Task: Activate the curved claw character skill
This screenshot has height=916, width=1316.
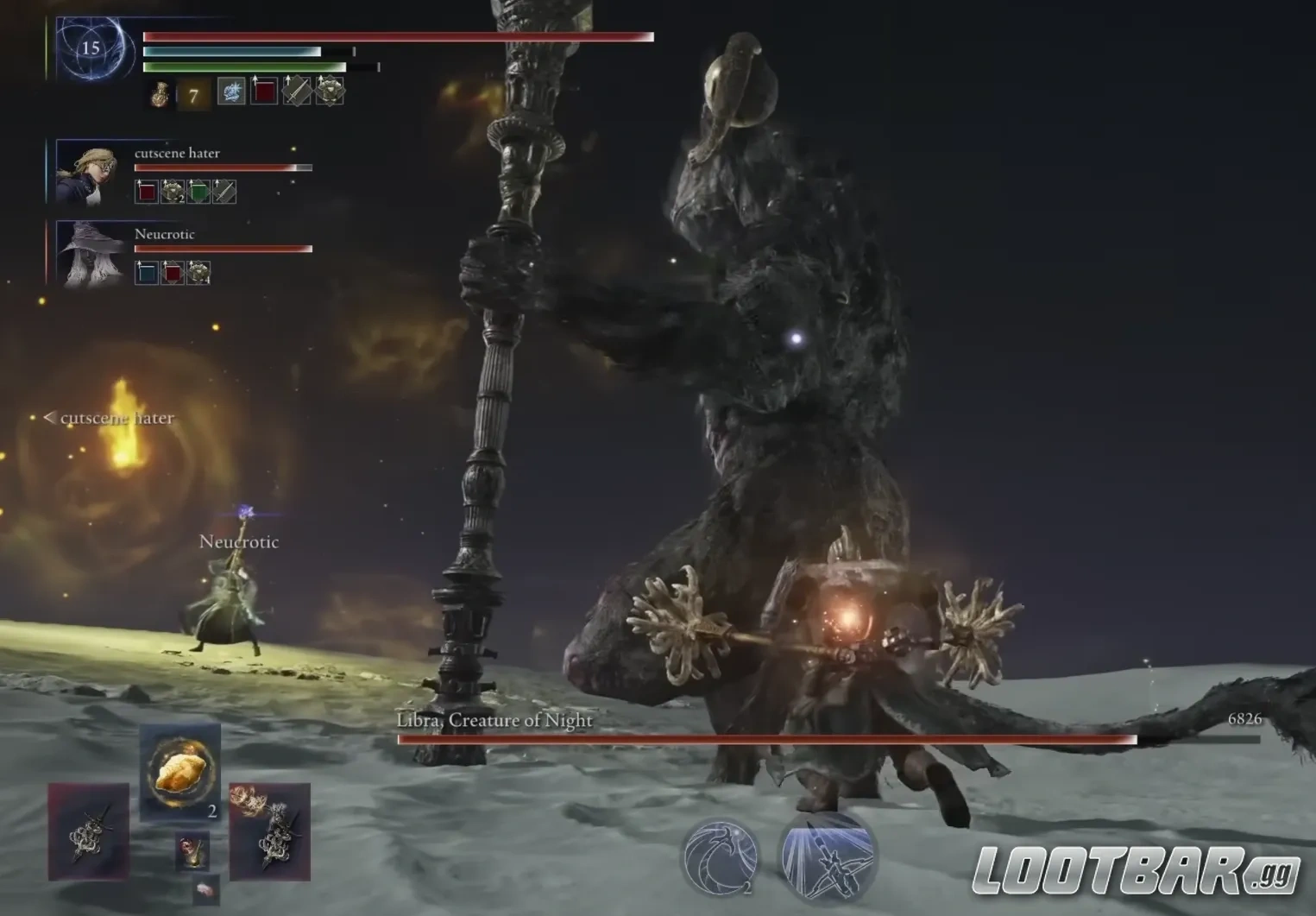Action: (721, 856)
